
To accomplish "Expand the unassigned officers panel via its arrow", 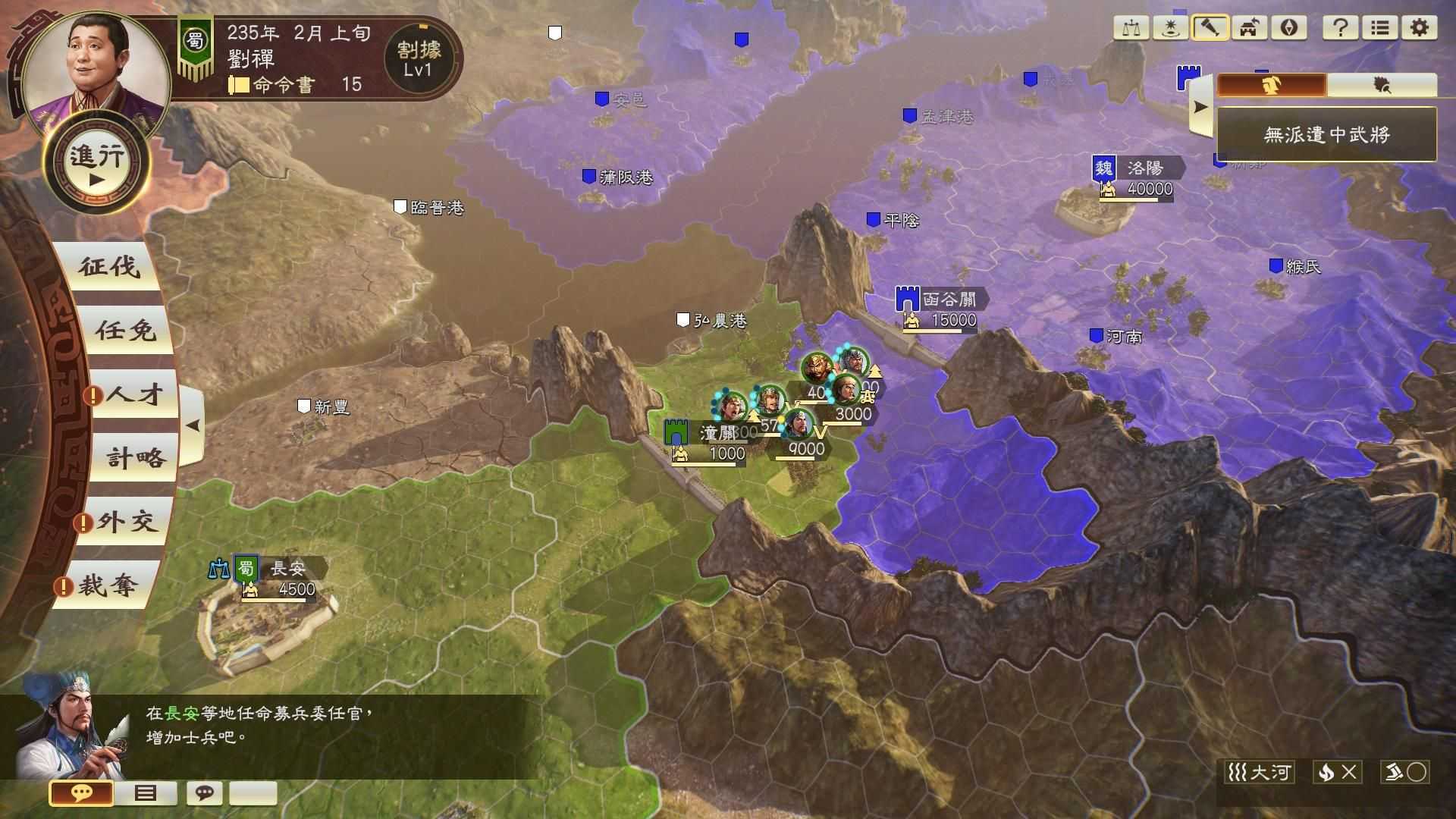I will 1200,106.
